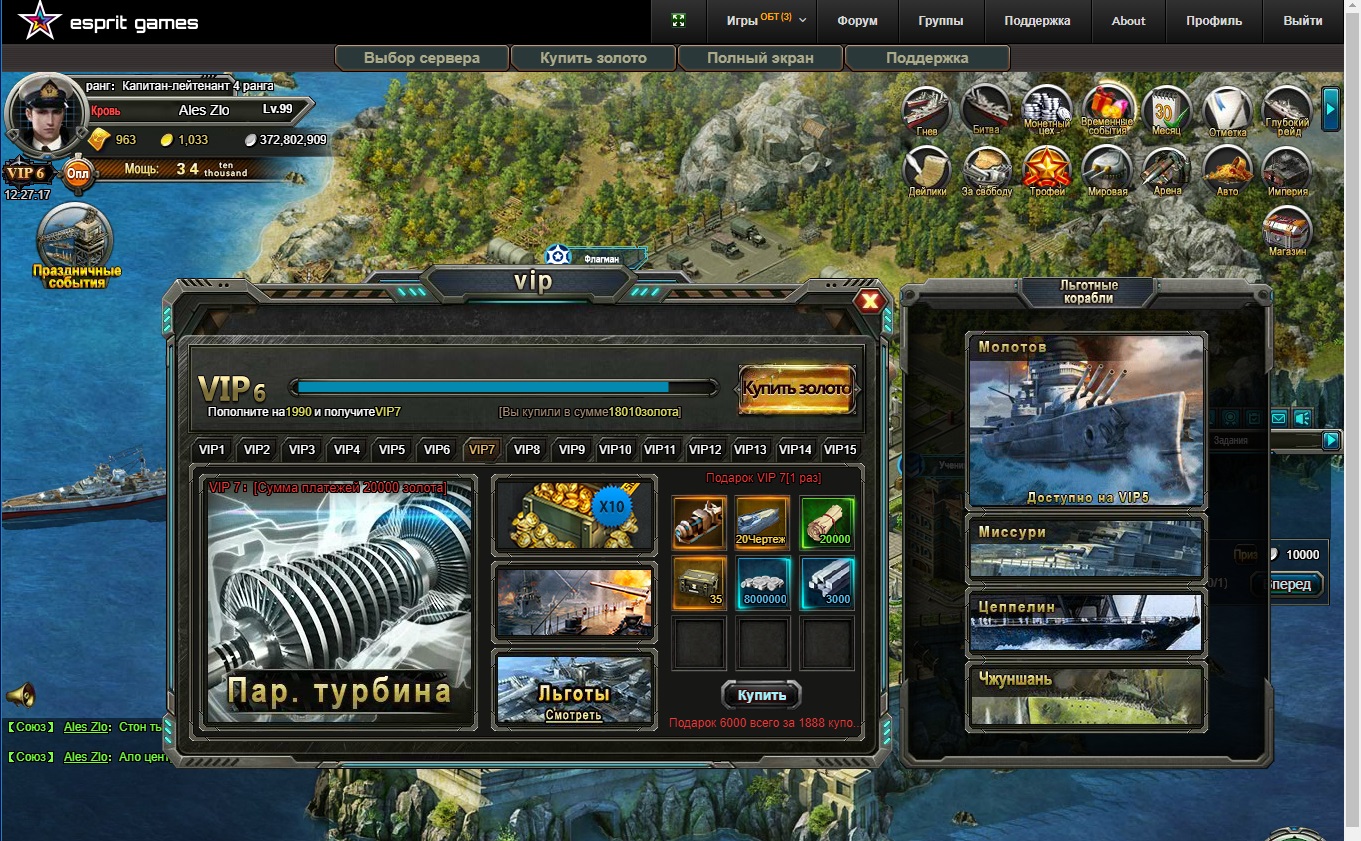Click 'Выбор сервера' server selection button
Image resolution: width=1361 pixels, height=841 pixels.
(422, 58)
